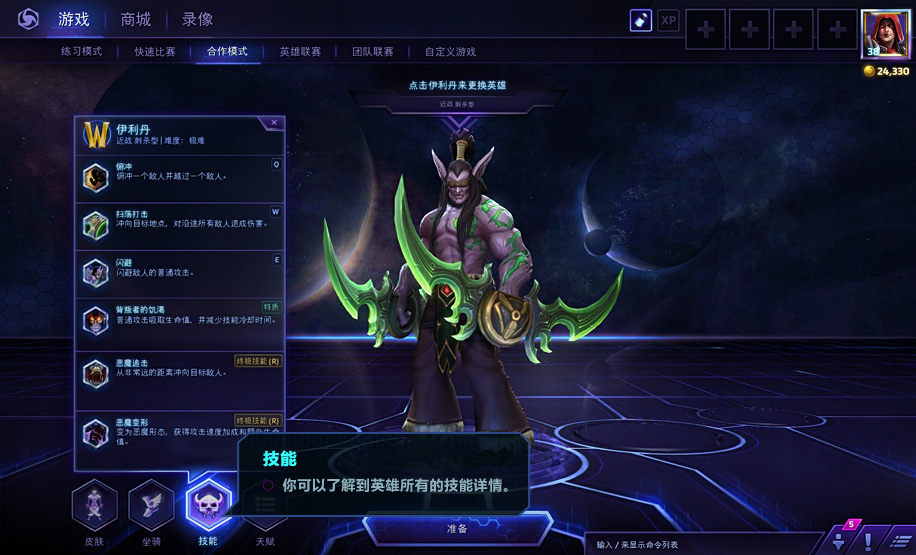Close the 伊利丹 abilities panel
The width and height of the screenshot is (916, 555).
click(x=274, y=123)
